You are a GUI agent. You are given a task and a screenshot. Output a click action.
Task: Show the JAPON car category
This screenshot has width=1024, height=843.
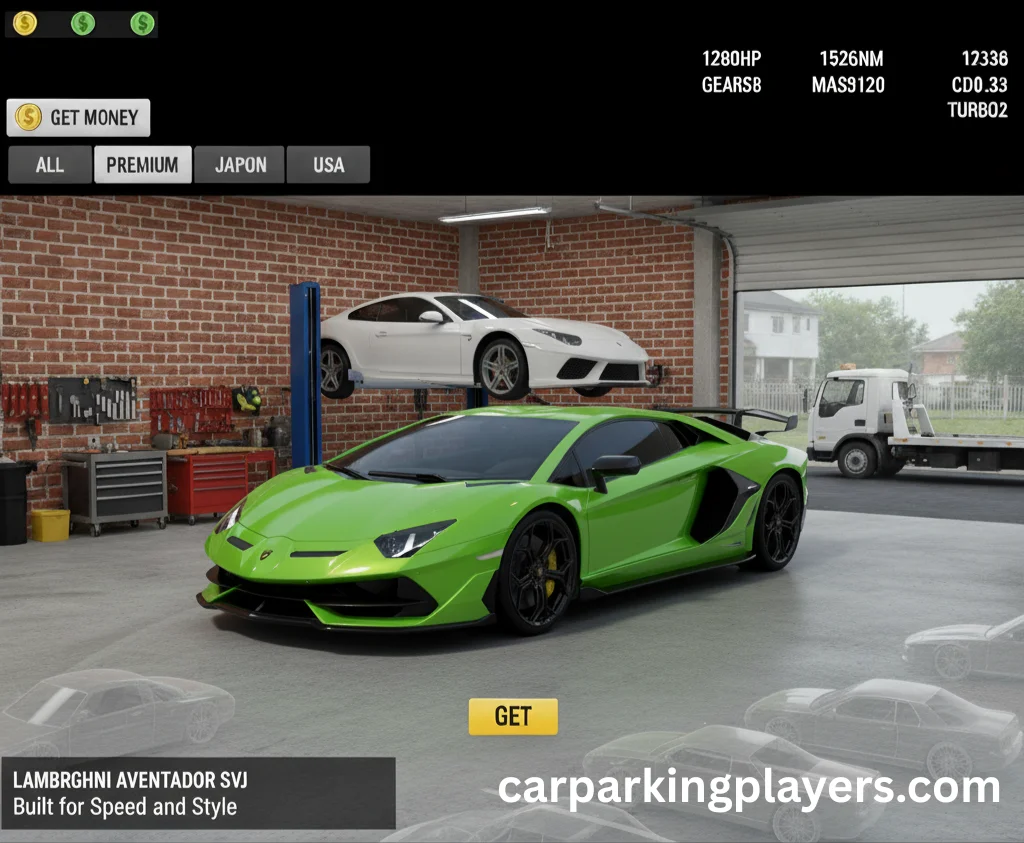pyautogui.click(x=240, y=165)
